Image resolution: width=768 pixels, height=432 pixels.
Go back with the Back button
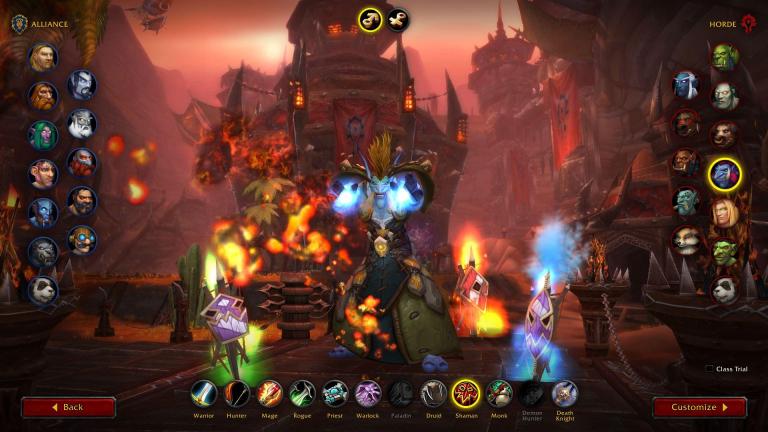coord(68,407)
